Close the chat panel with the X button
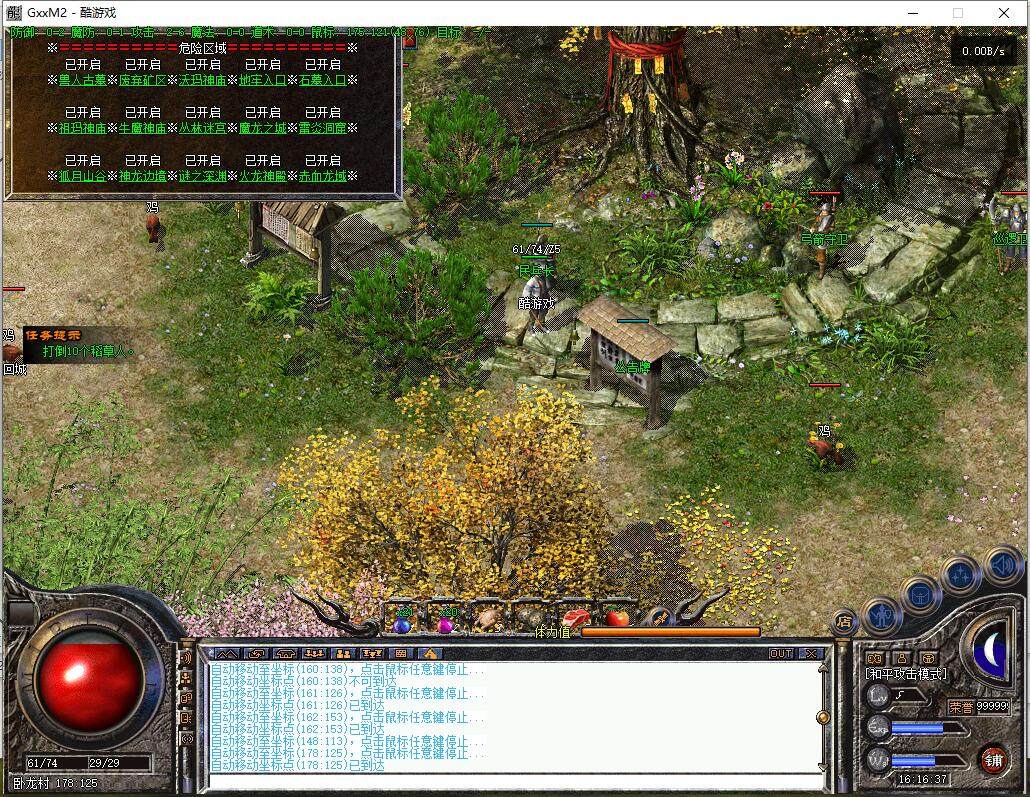This screenshot has height=797, width=1030. pos(811,654)
